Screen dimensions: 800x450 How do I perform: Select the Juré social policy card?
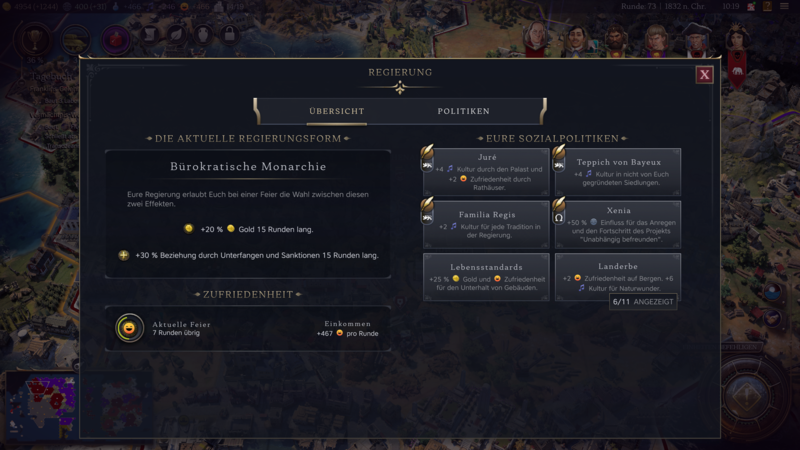[487, 172]
